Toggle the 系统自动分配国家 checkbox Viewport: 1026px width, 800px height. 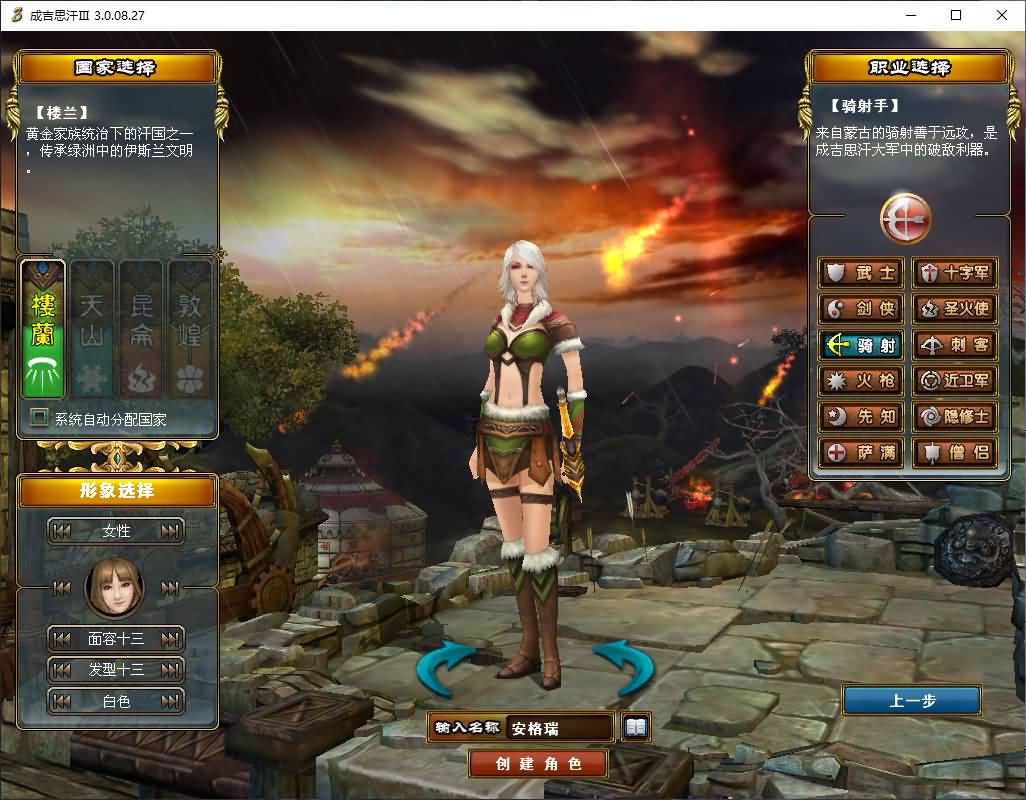40,418
